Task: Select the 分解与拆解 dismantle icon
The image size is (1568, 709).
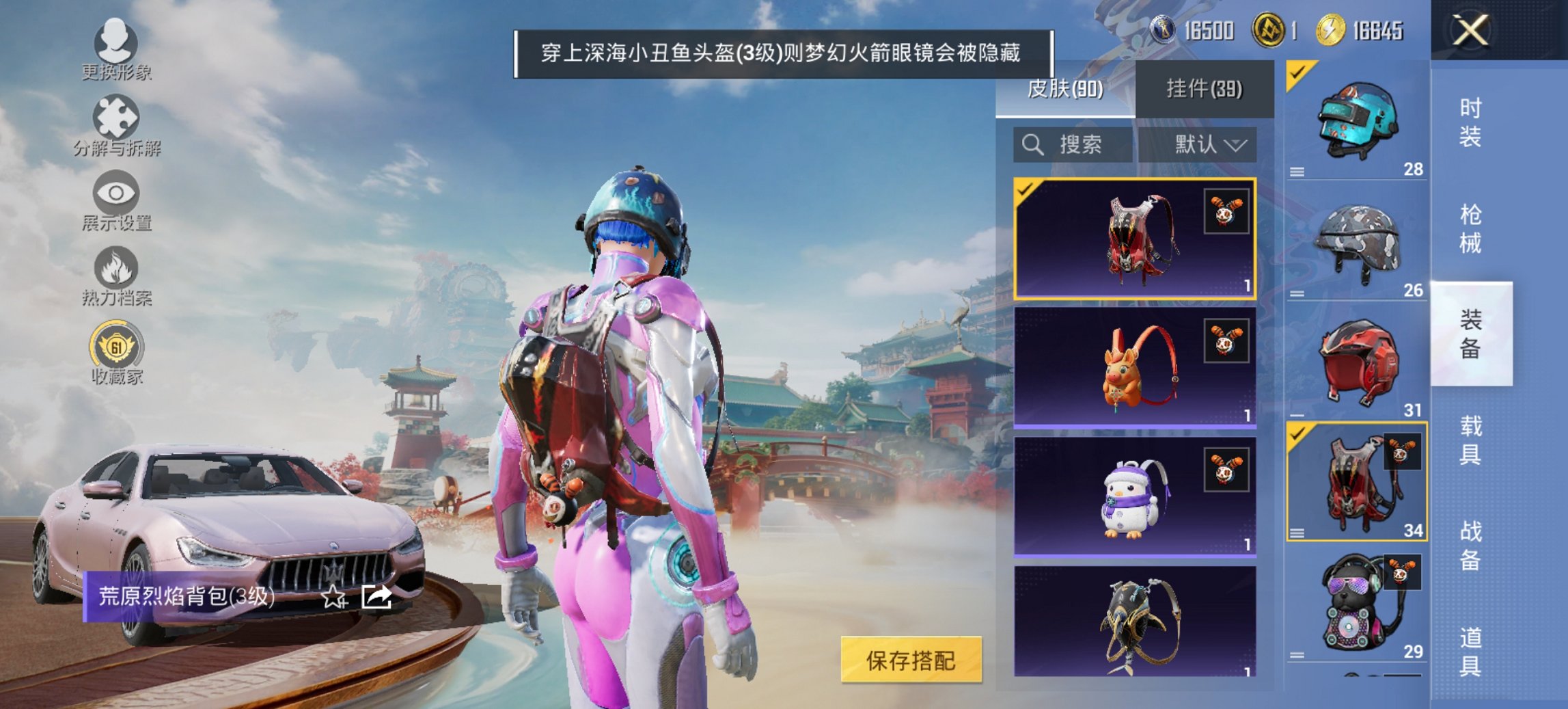Action: click(x=116, y=116)
